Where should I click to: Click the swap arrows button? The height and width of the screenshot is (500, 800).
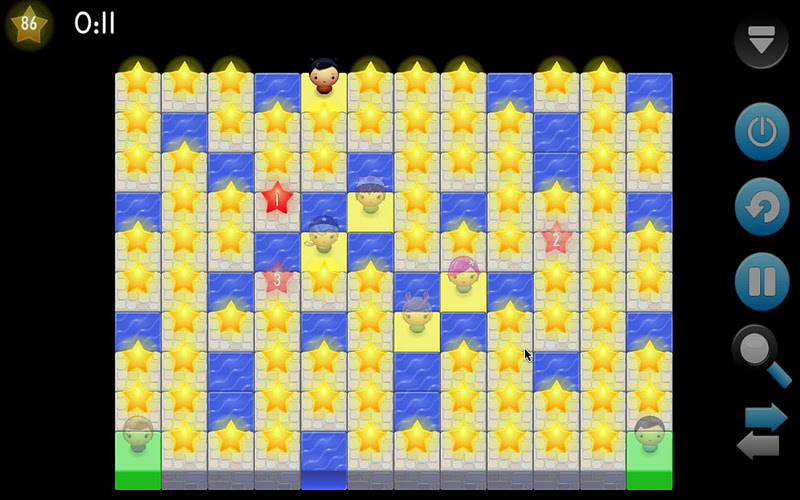pyautogui.click(x=762, y=431)
